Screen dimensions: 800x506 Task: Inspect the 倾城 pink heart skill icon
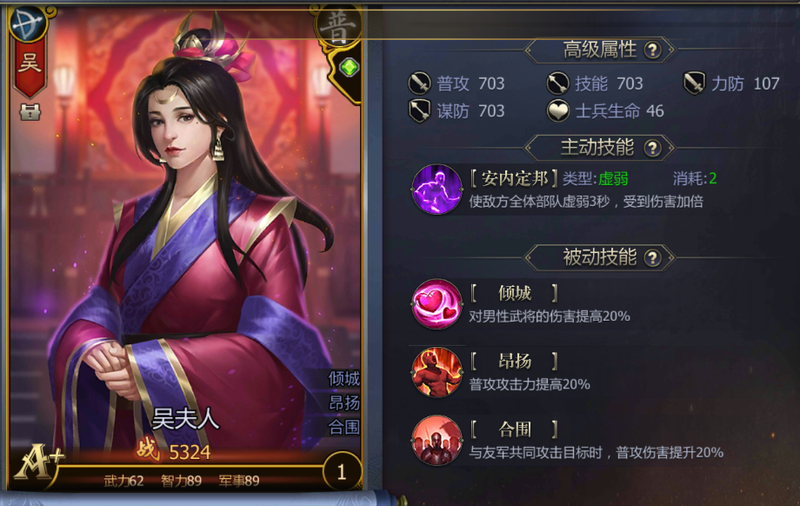(x=437, y=304)
